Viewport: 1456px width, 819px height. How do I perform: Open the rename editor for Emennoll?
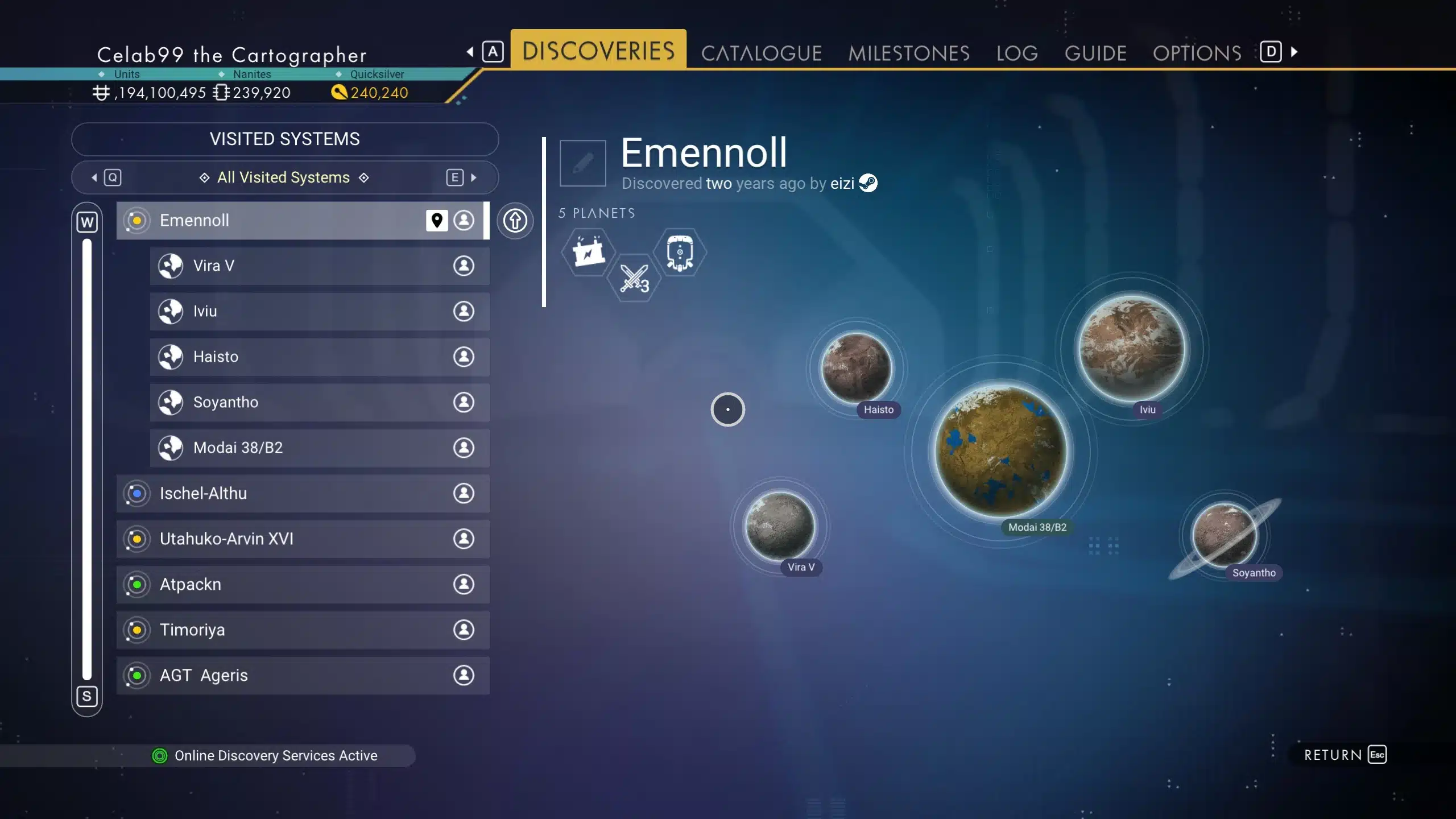[582, 163]
